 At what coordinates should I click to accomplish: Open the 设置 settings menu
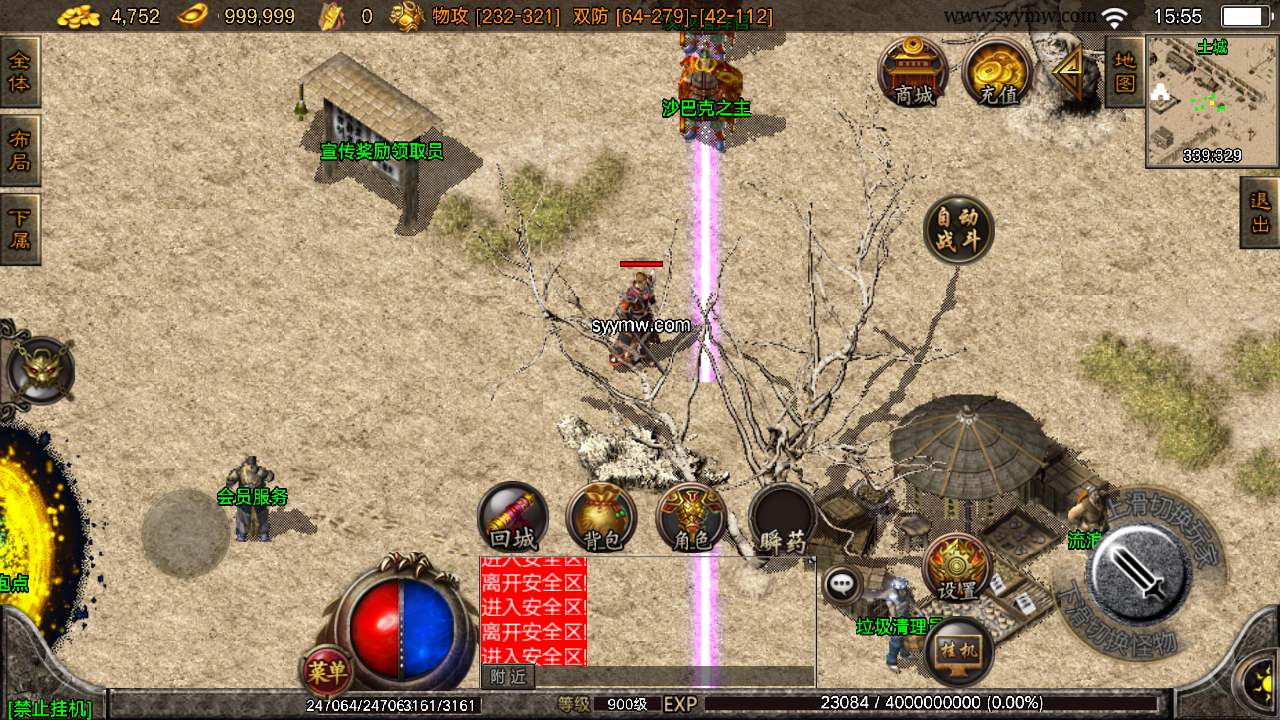click(x=957, y=568)
